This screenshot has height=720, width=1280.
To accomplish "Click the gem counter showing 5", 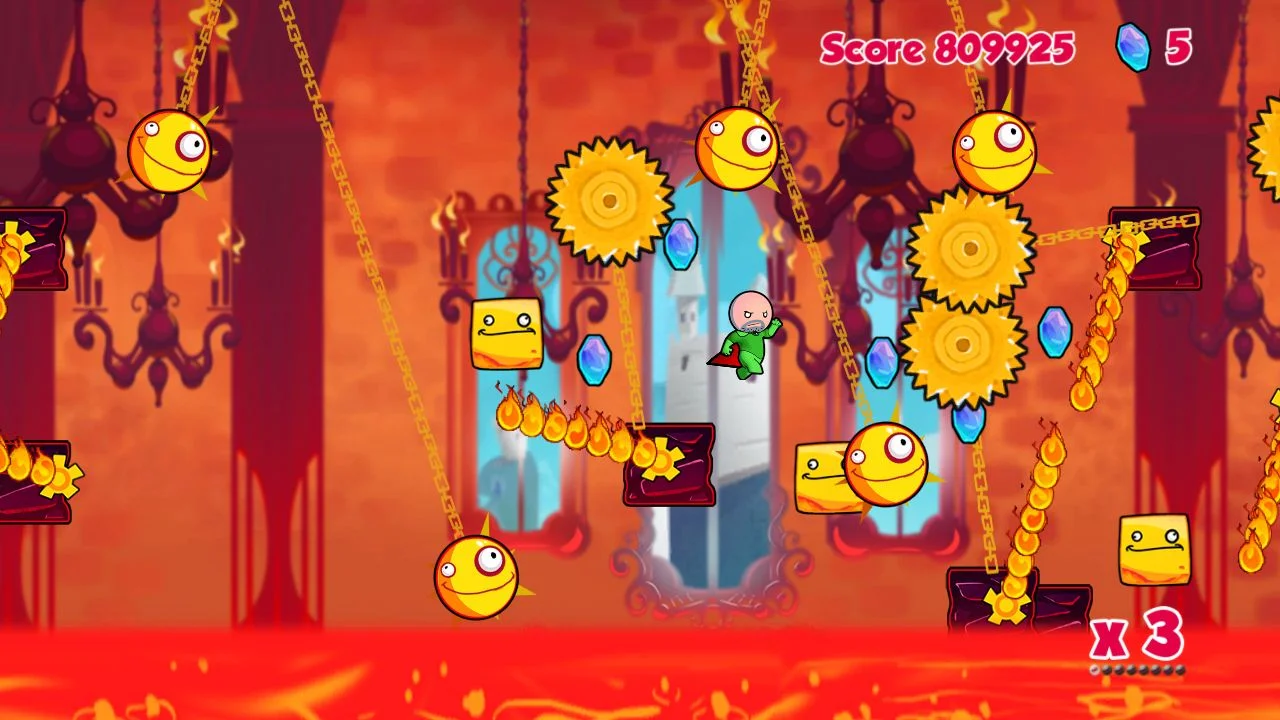I will [1176, 47].
